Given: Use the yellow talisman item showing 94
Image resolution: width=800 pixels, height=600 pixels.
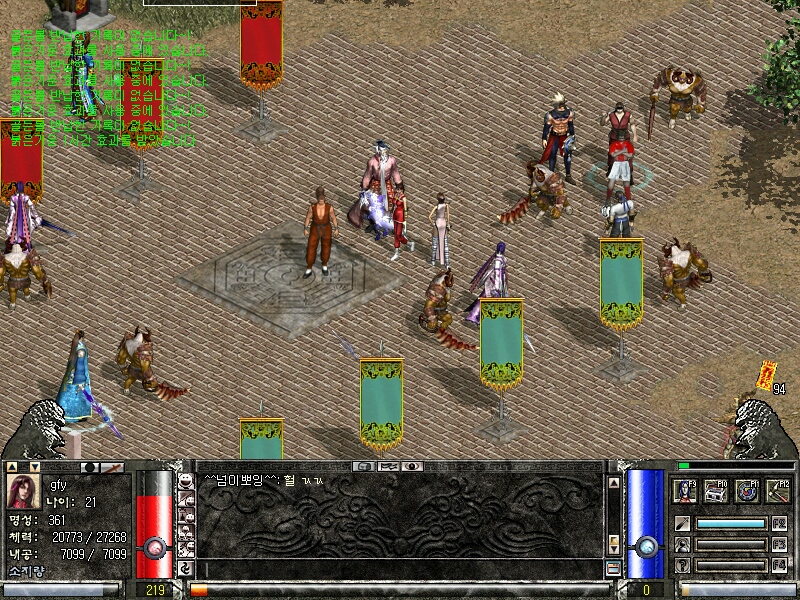Looking at the screenshot, I should tap(766, 374).
